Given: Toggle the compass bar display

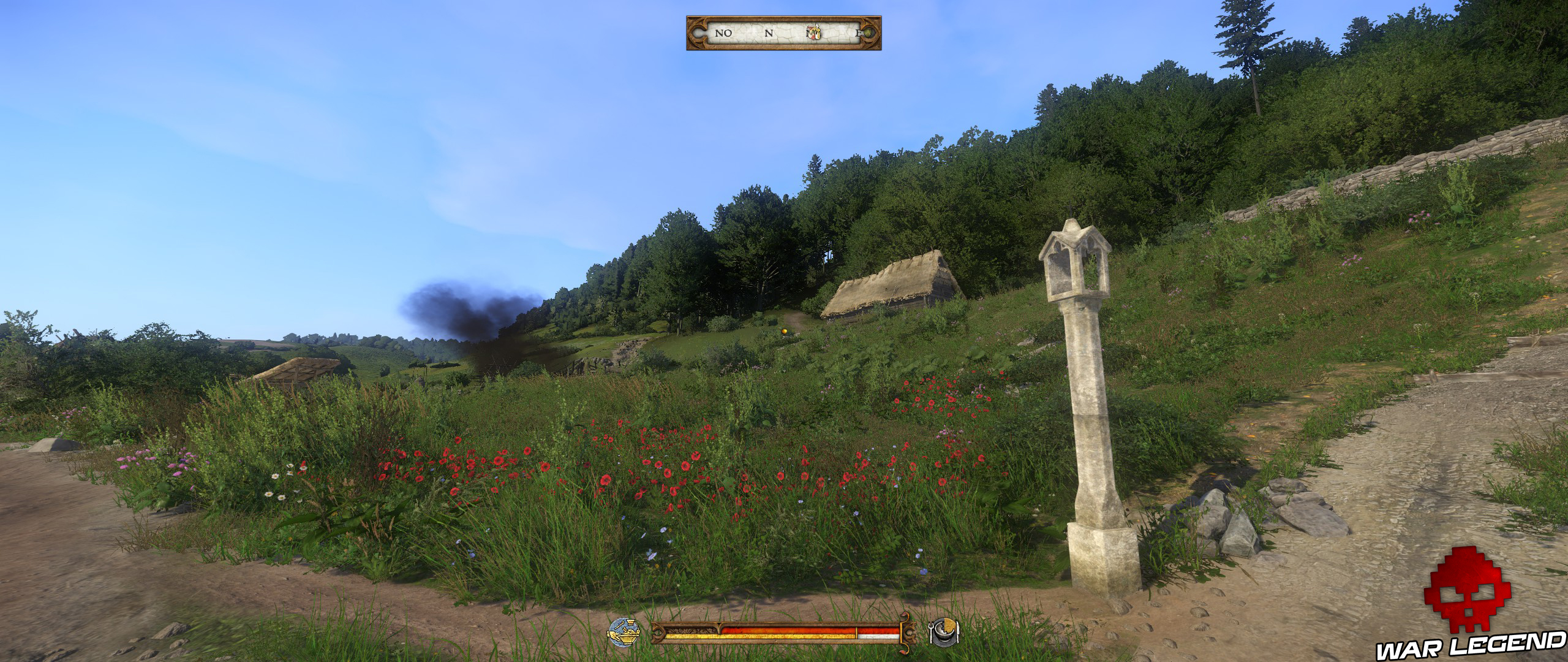Looking at the screenshot, I should point(784,34).
